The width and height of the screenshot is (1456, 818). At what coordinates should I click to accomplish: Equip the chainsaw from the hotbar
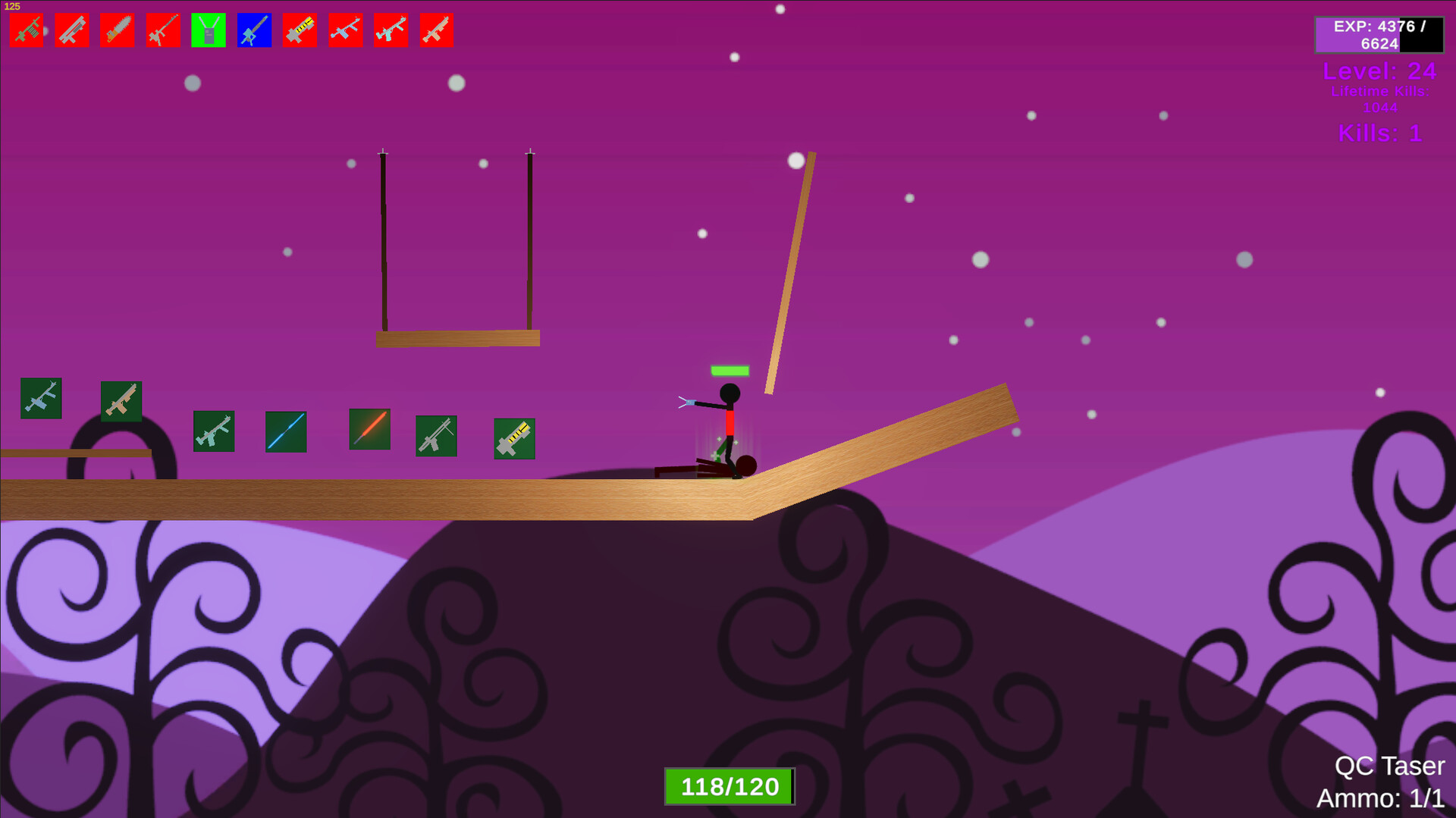pyautogui.click(x=118, y=30)
